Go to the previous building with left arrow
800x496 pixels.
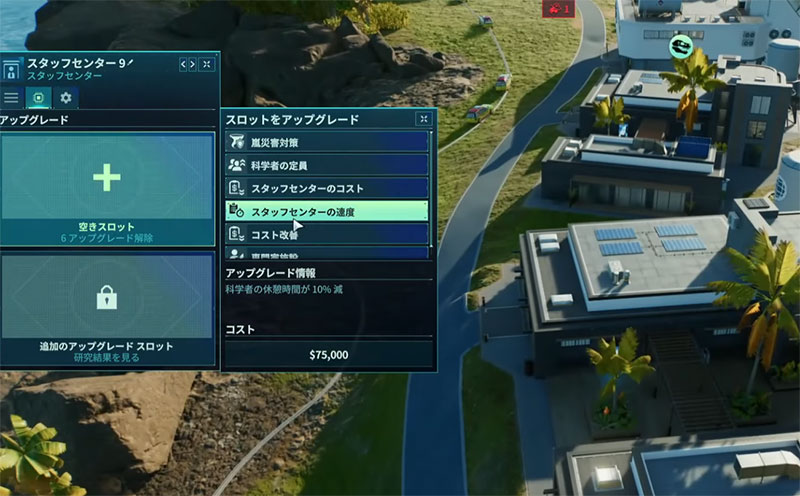184,64
